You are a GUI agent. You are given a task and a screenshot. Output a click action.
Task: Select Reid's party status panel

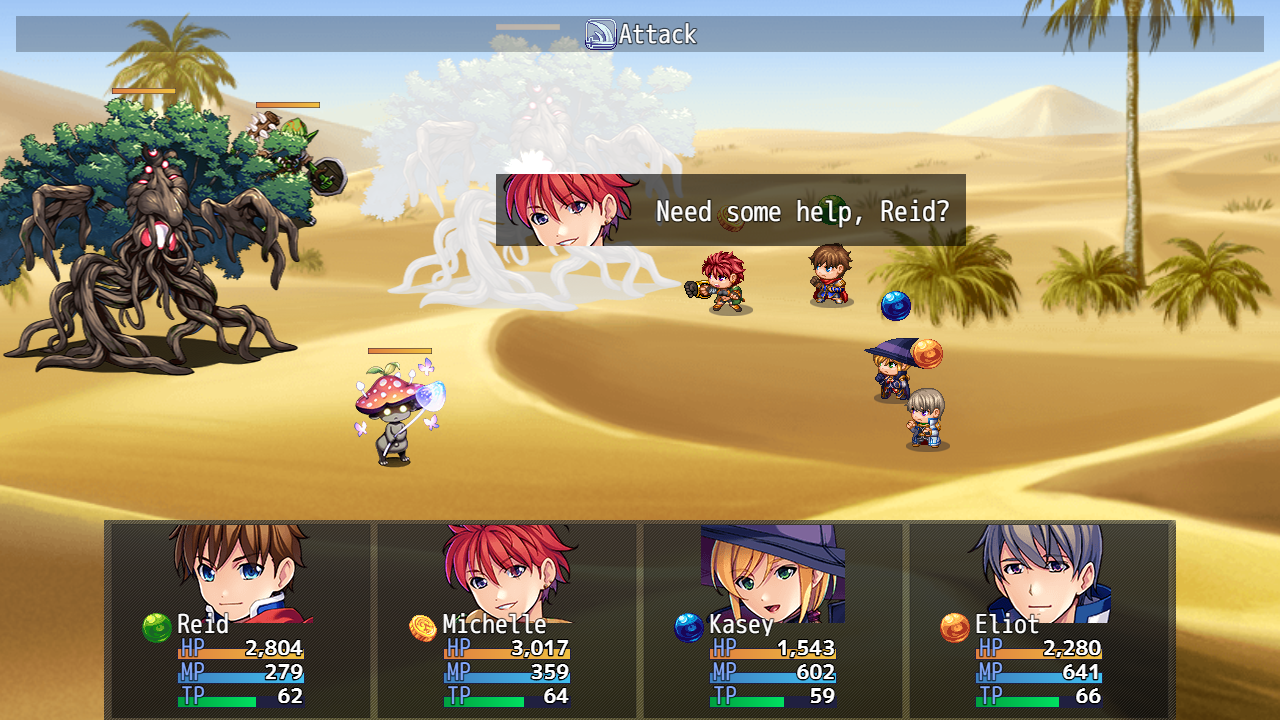tap(240, 619)
